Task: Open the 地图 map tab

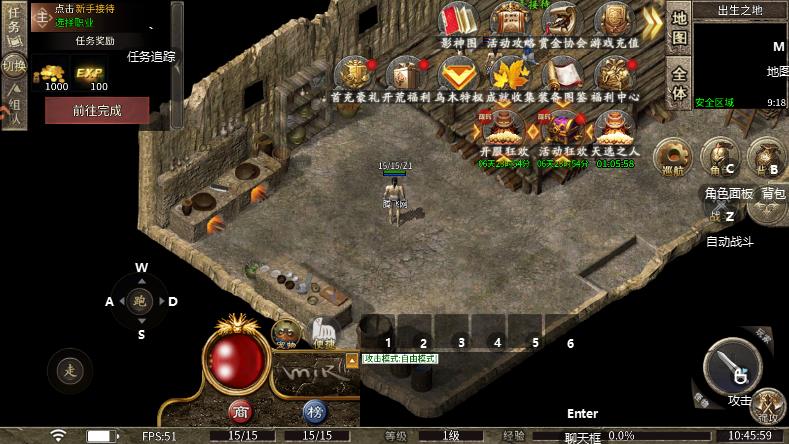Action: (679, 29)
